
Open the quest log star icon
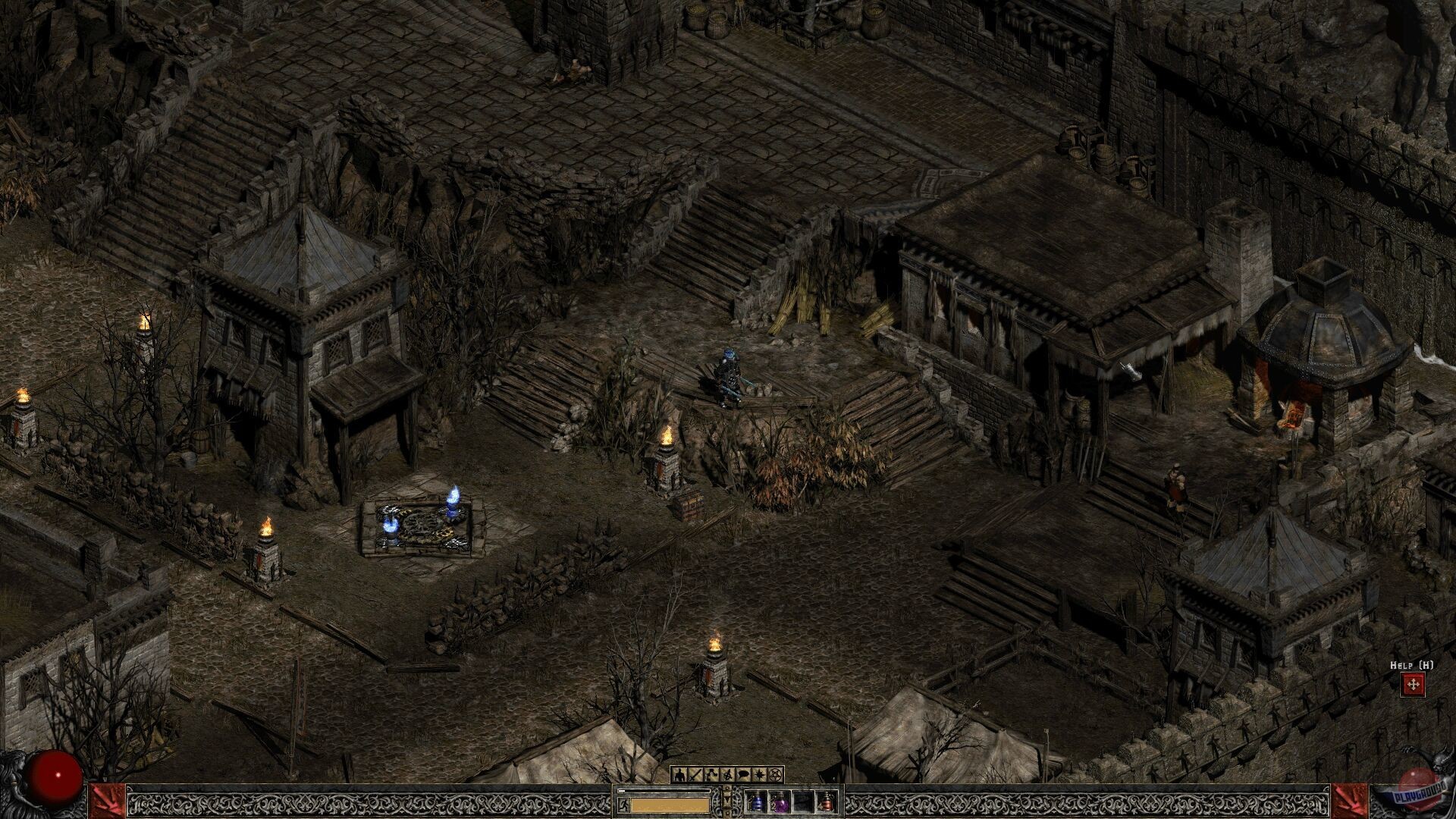759,774
